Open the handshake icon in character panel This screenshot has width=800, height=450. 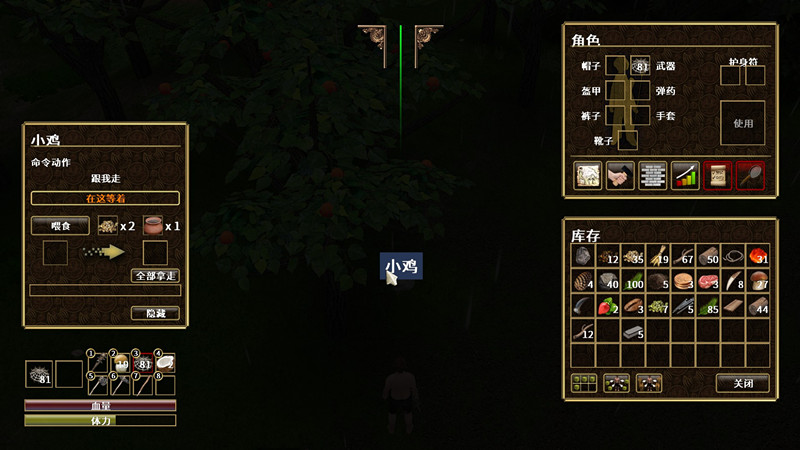620,175
